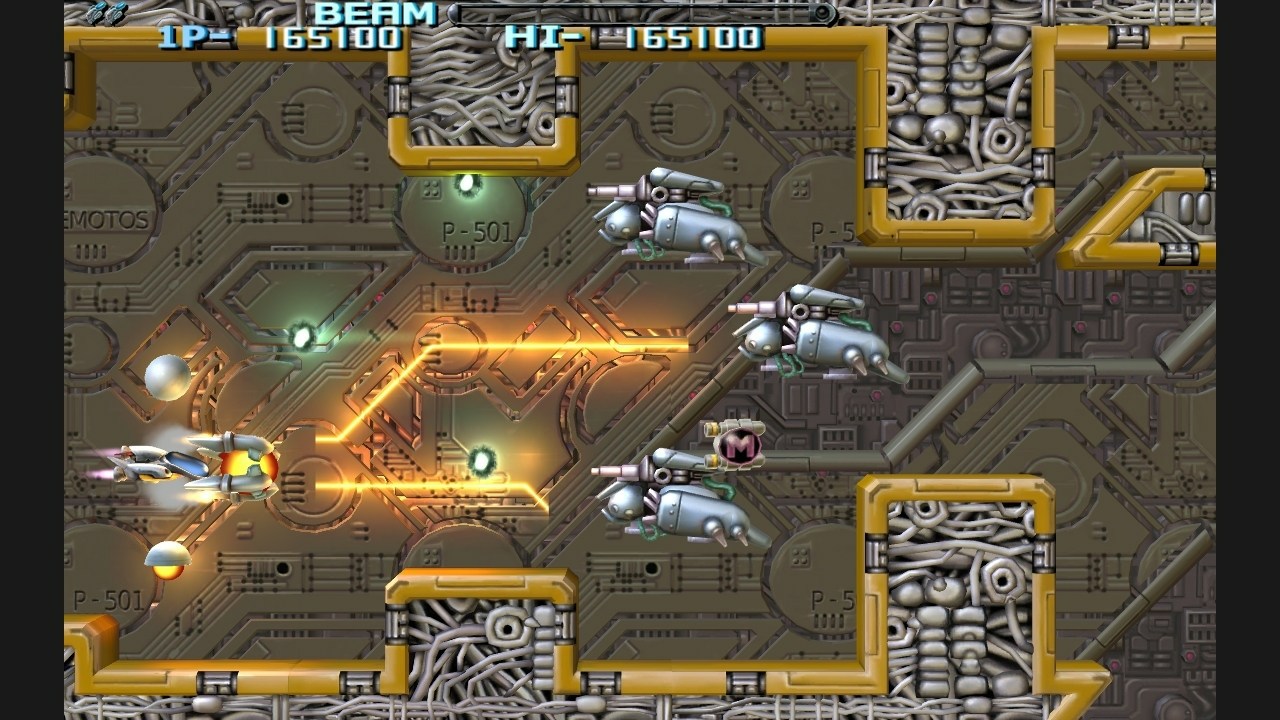Select the top grey Bit orb above the ship
The image size is (1280, 720).
(x=166, y=378)
